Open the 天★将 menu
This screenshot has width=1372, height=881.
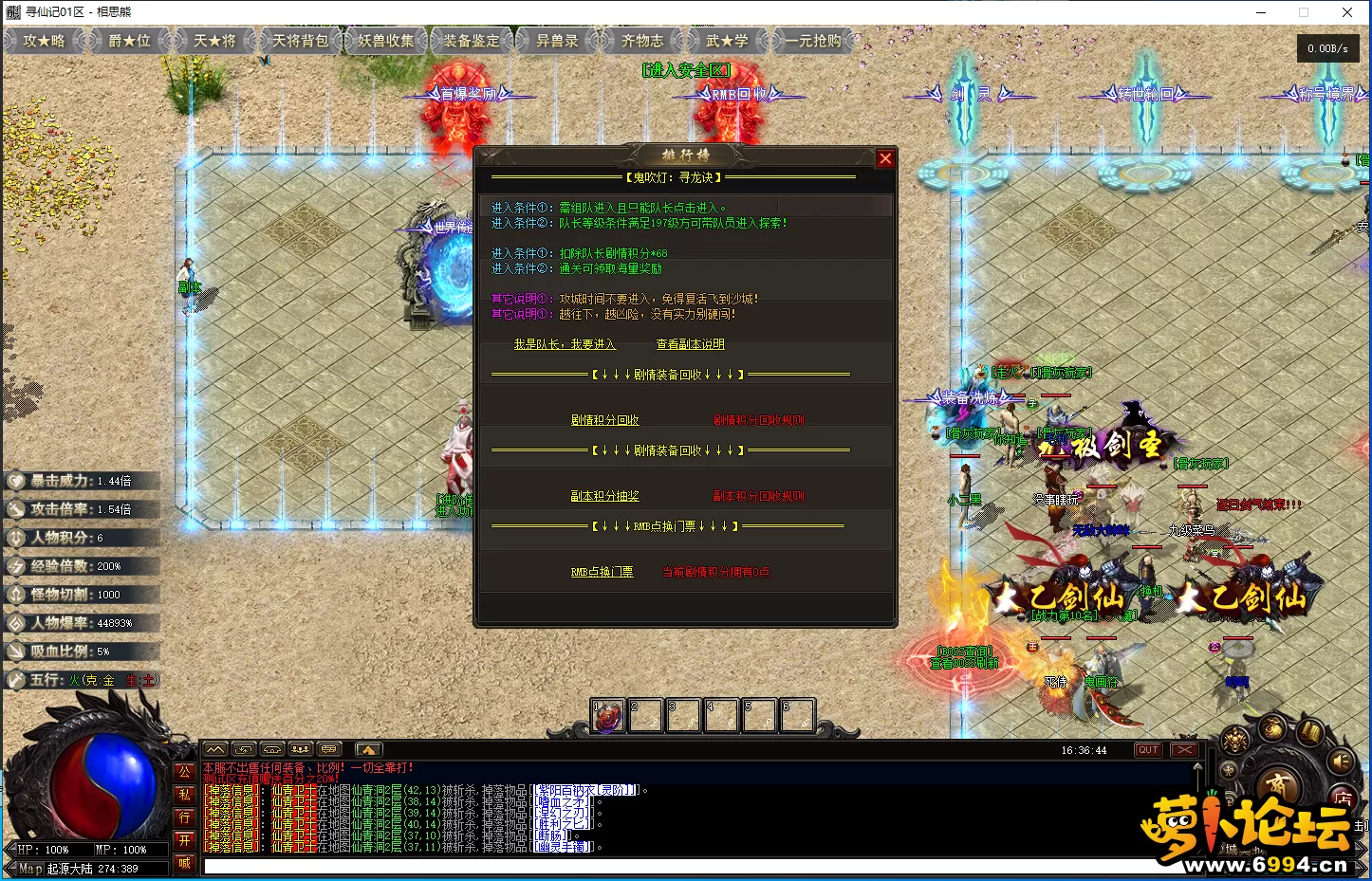click(x=214, y=41)
